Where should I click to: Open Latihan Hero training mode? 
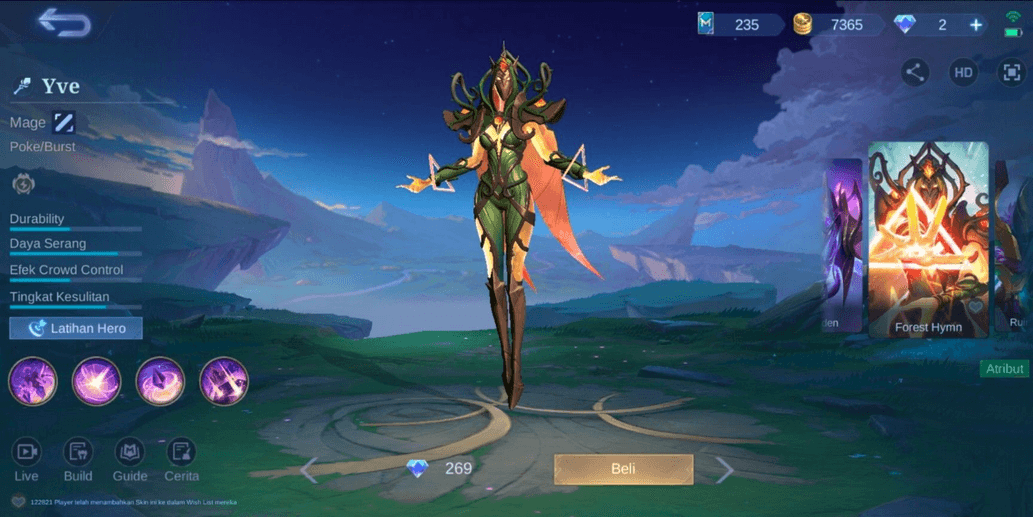click(x=76, y=328)
